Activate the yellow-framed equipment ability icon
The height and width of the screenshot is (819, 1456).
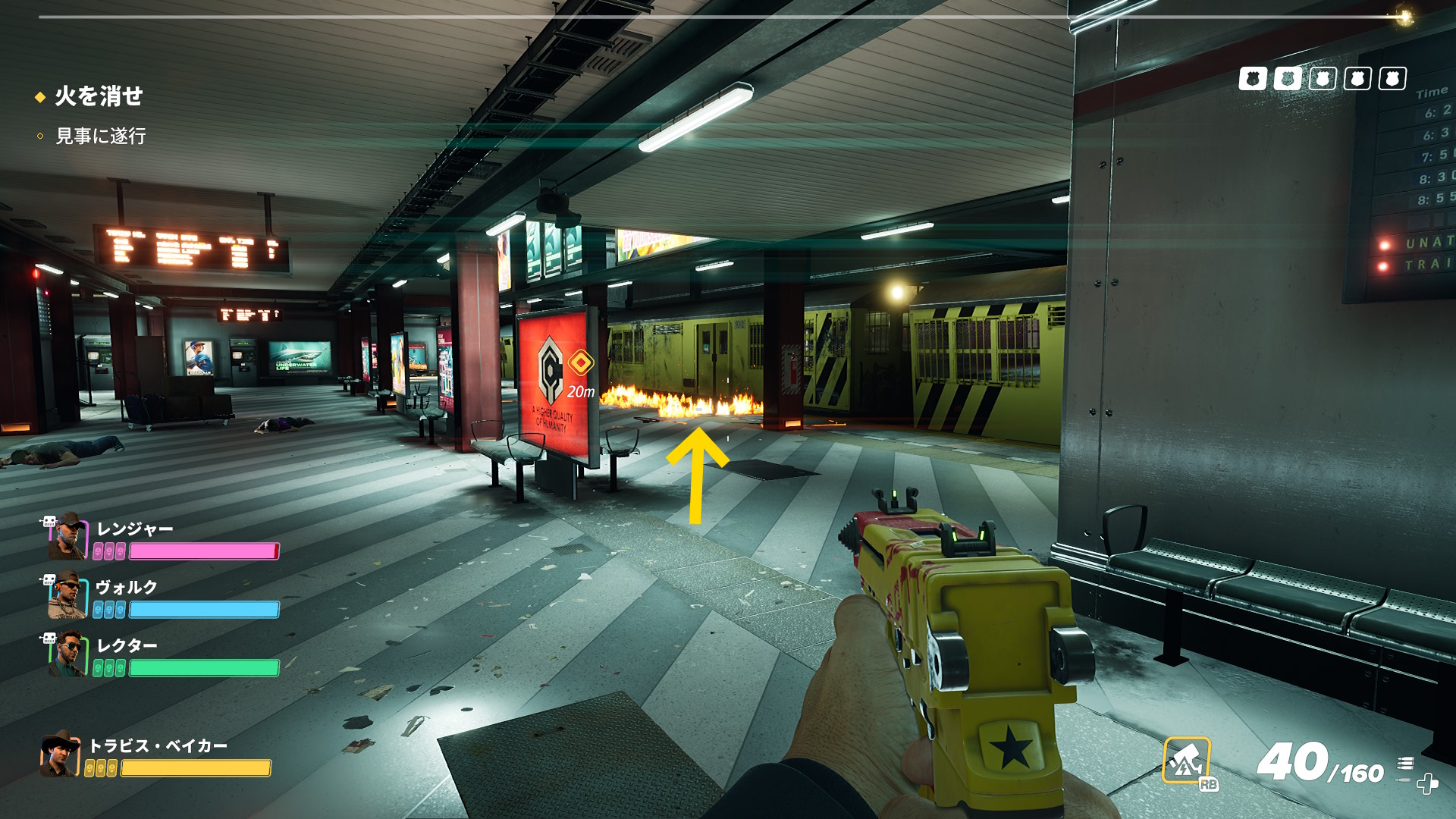(1186, 760)
